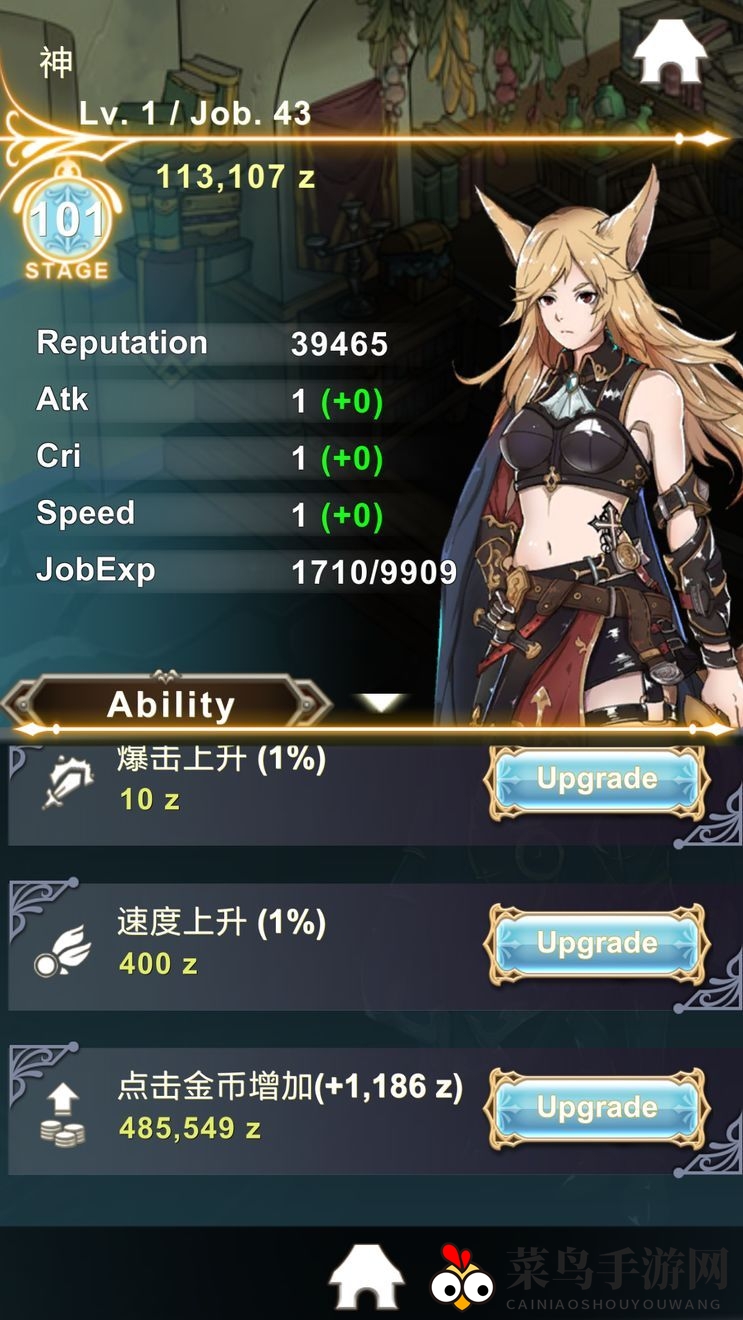Toggle the white dropdown arrow beside Ability
The height and width of the screenshot is (1320, 743).
pyautogui.click(x=383, y=703)
